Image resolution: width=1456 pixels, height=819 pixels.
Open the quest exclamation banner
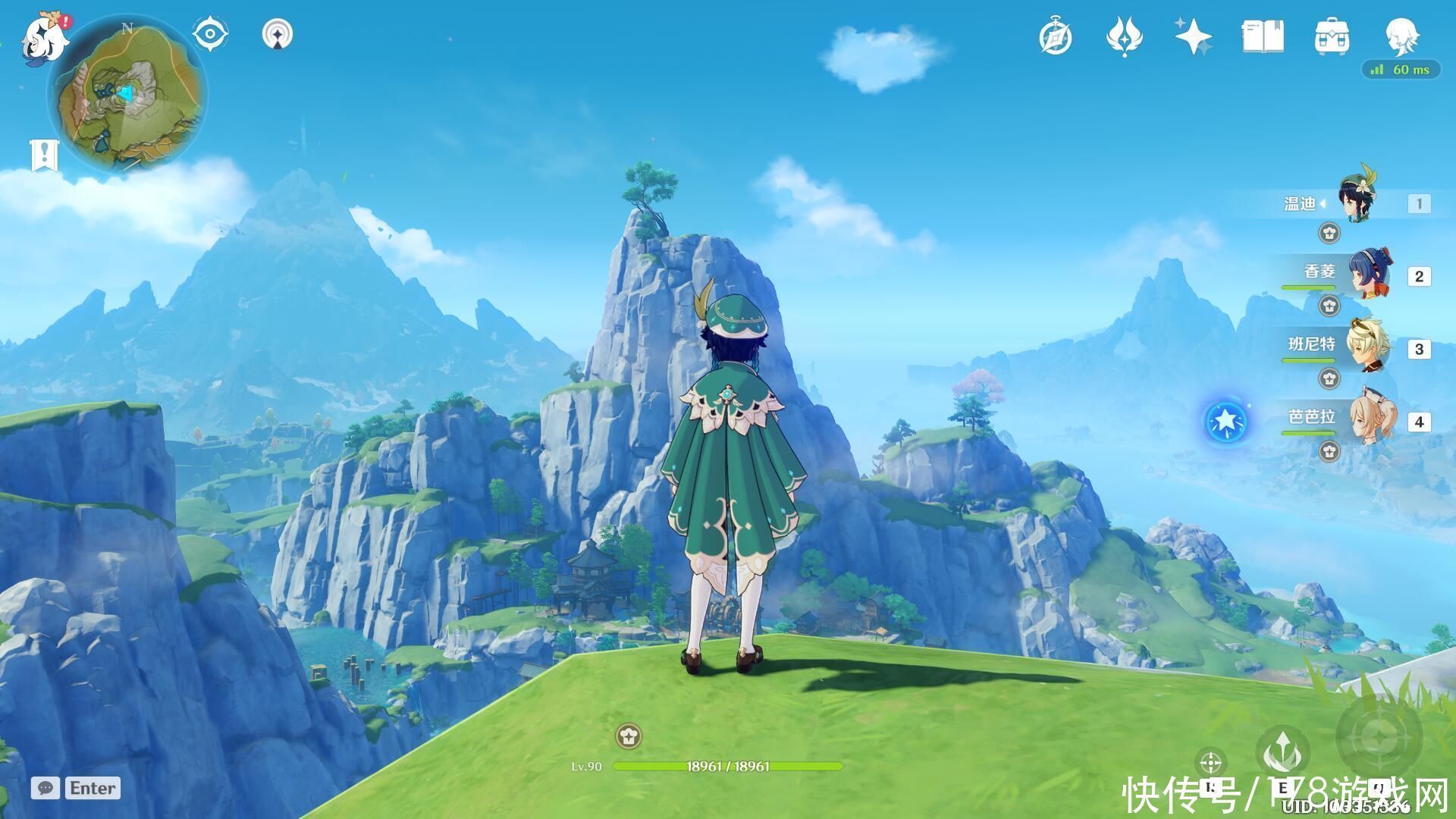click(x=44, y=155)
